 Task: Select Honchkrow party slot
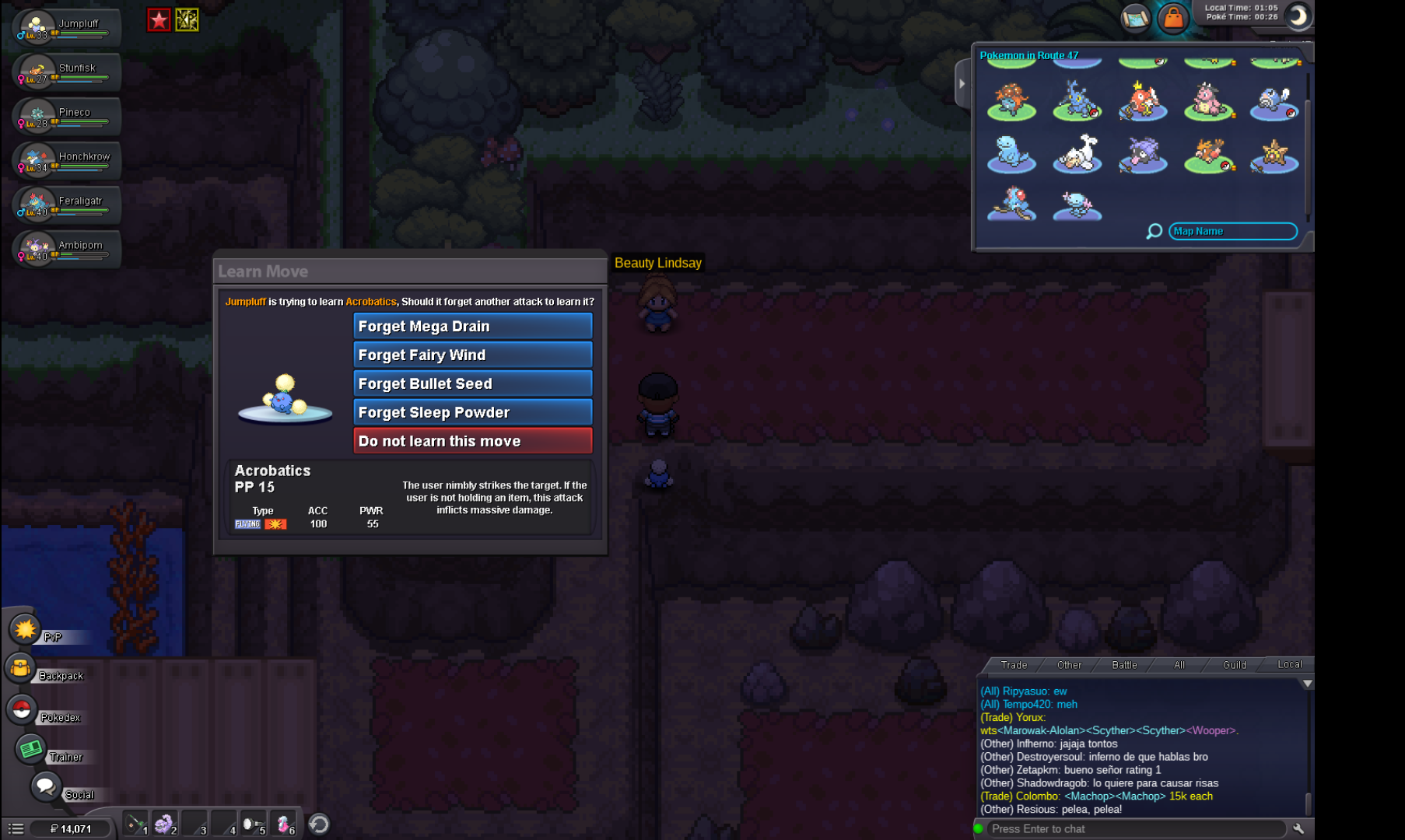[x=67, y=160]
